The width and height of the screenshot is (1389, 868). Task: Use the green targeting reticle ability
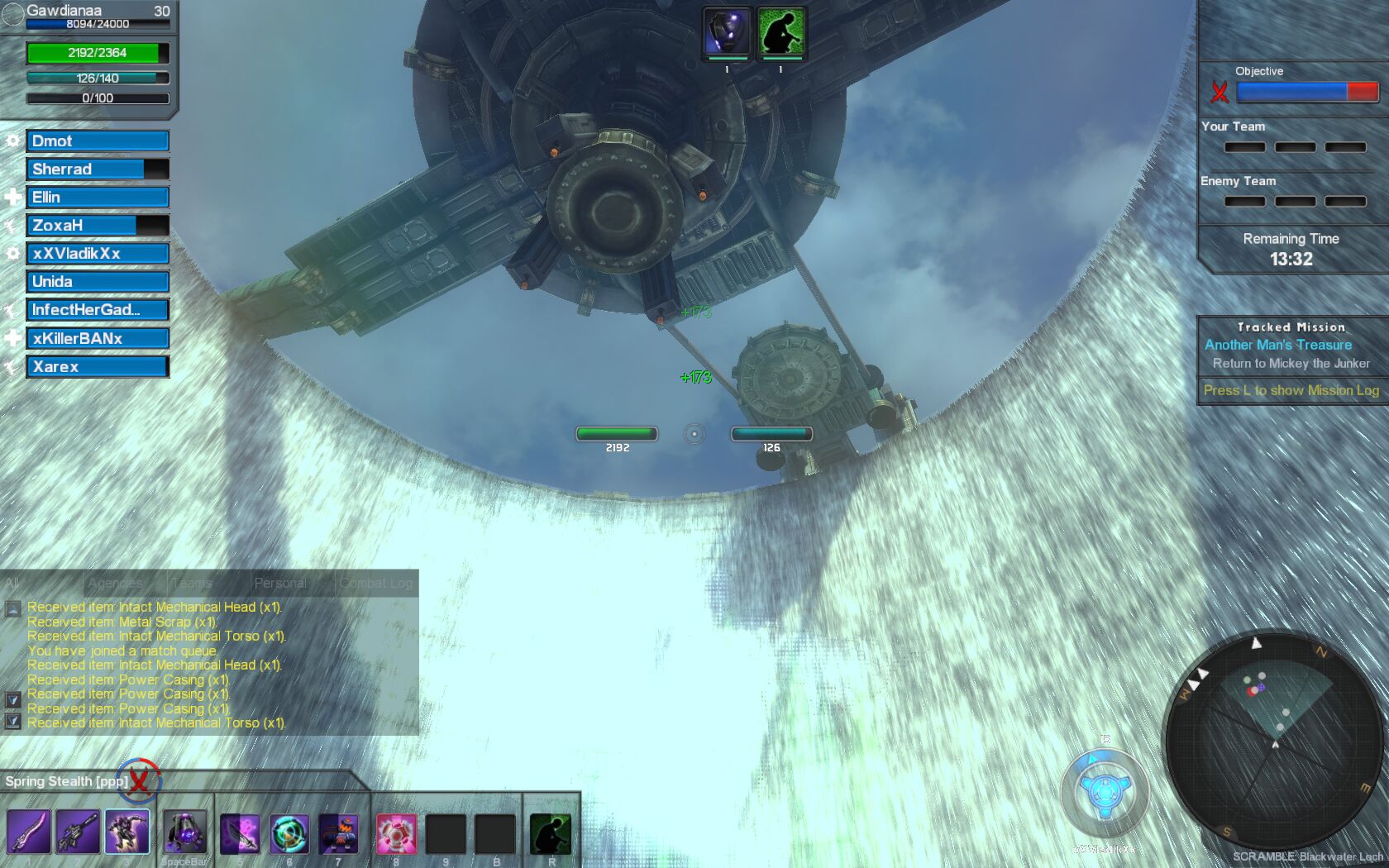tap(289, 833)
